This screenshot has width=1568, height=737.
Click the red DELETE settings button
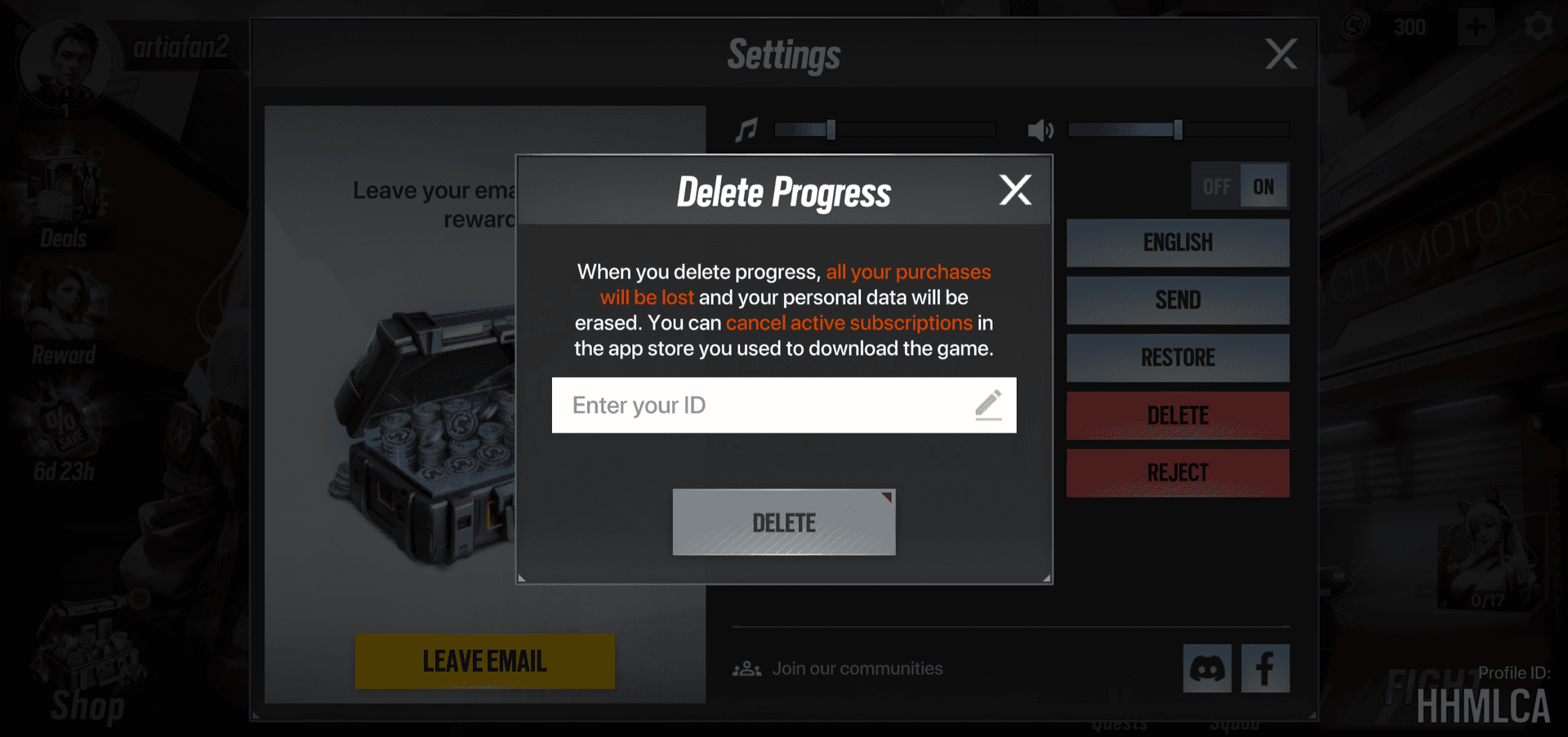[x=1177, y=415]
